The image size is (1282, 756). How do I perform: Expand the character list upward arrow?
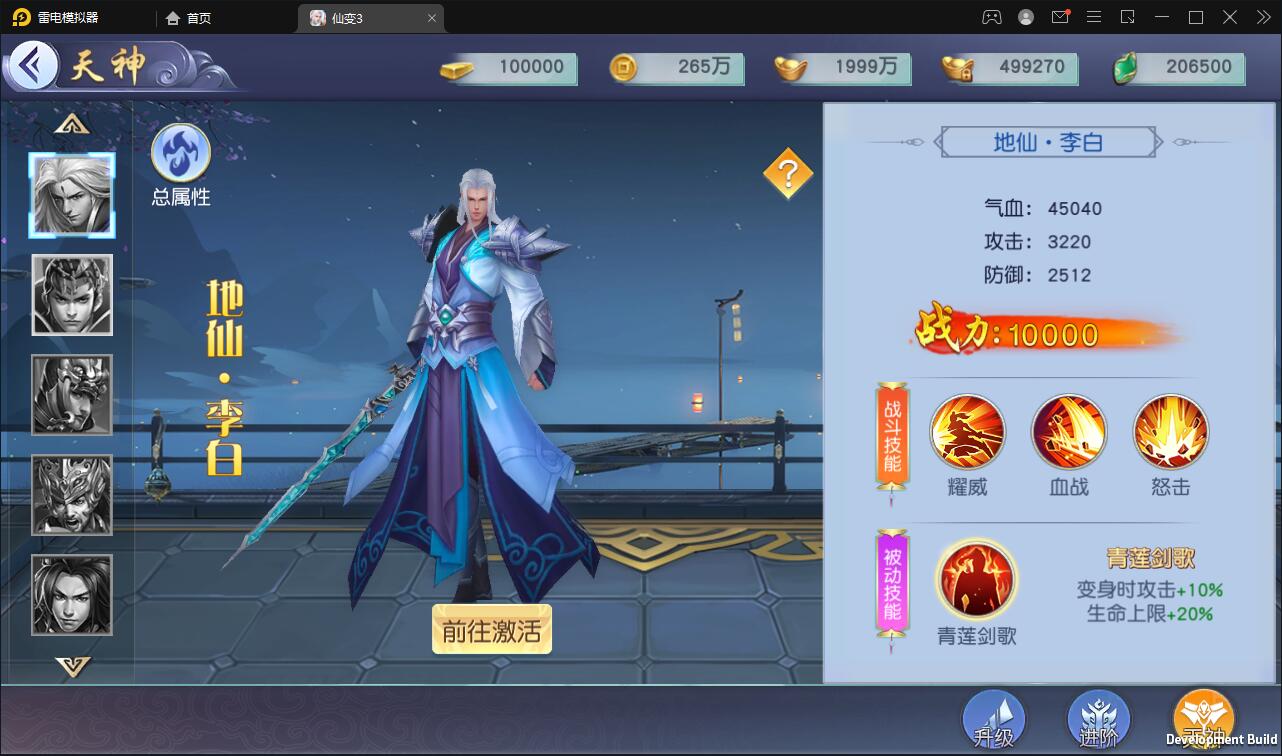click(71, 122)
